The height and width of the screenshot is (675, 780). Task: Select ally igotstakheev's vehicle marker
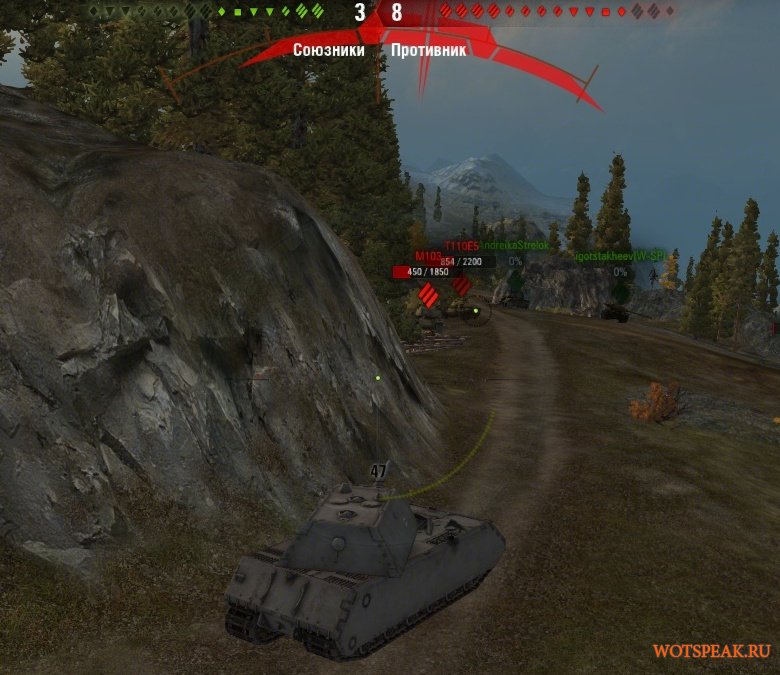pyautogui.click(x=620, y=290)
